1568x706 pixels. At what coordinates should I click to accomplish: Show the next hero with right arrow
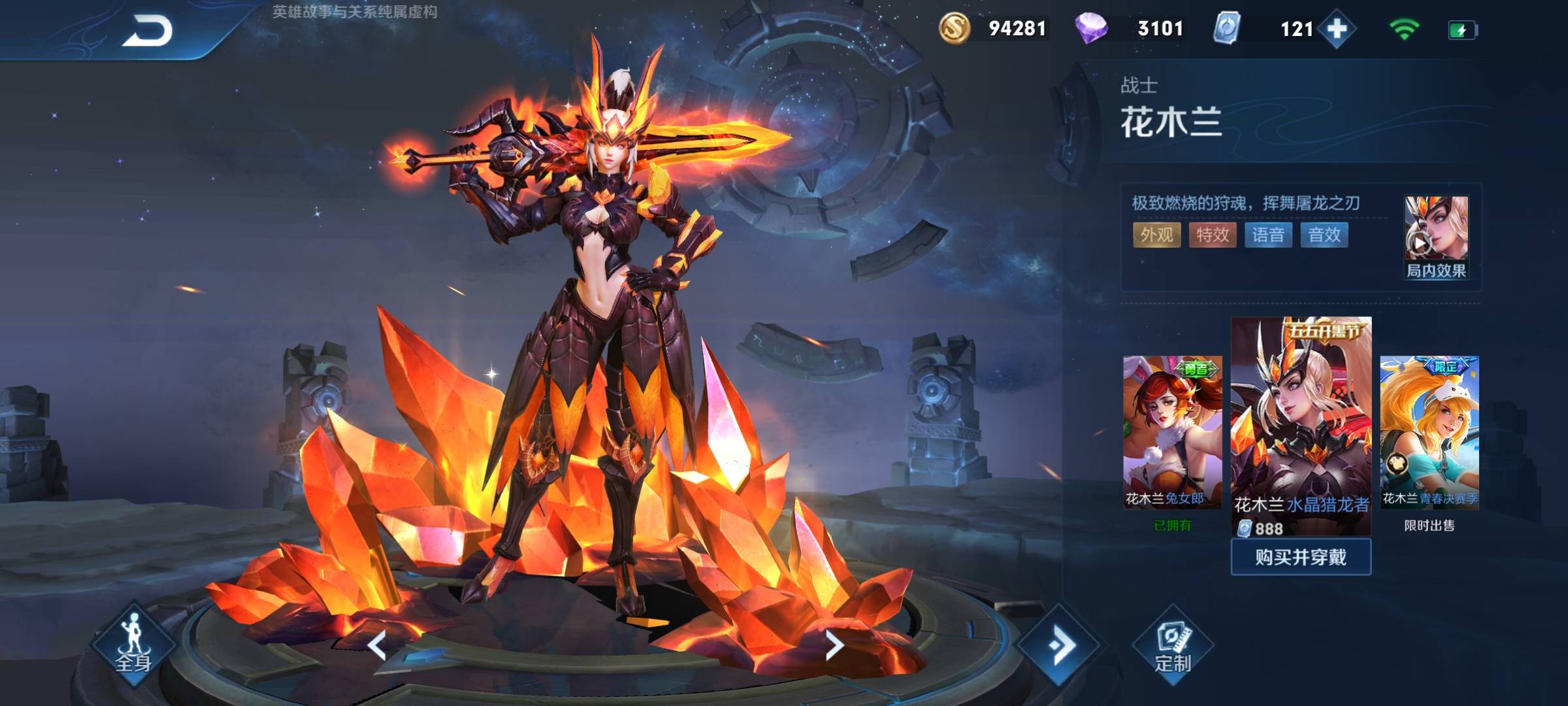pyautogui.click(x=834, y=646)
